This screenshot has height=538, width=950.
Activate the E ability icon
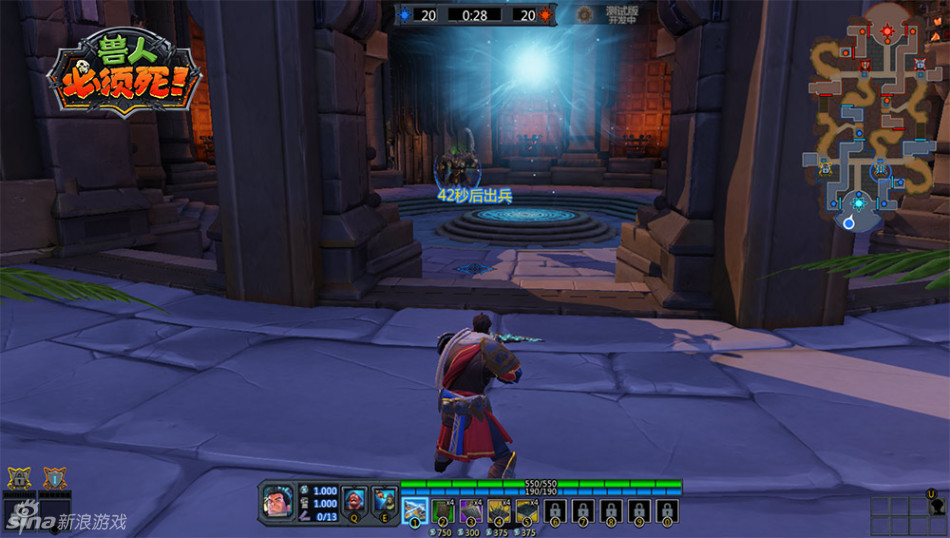coord(384,498)
